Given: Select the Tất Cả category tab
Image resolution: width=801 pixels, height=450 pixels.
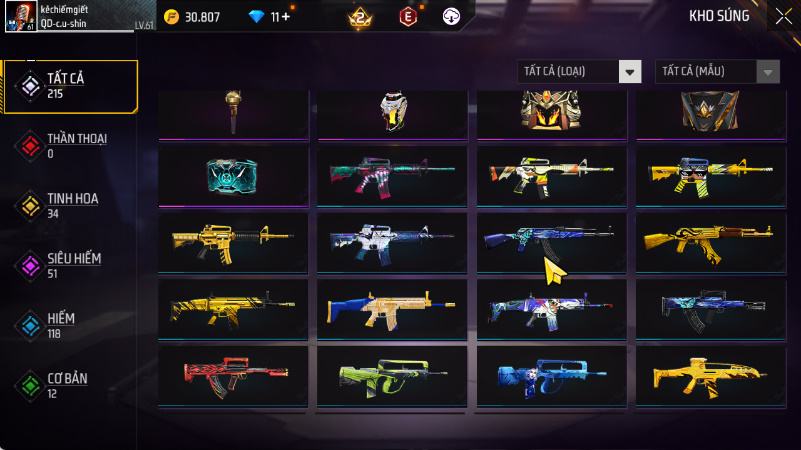Looking at the screenshot, I should (x=70, y=85).
